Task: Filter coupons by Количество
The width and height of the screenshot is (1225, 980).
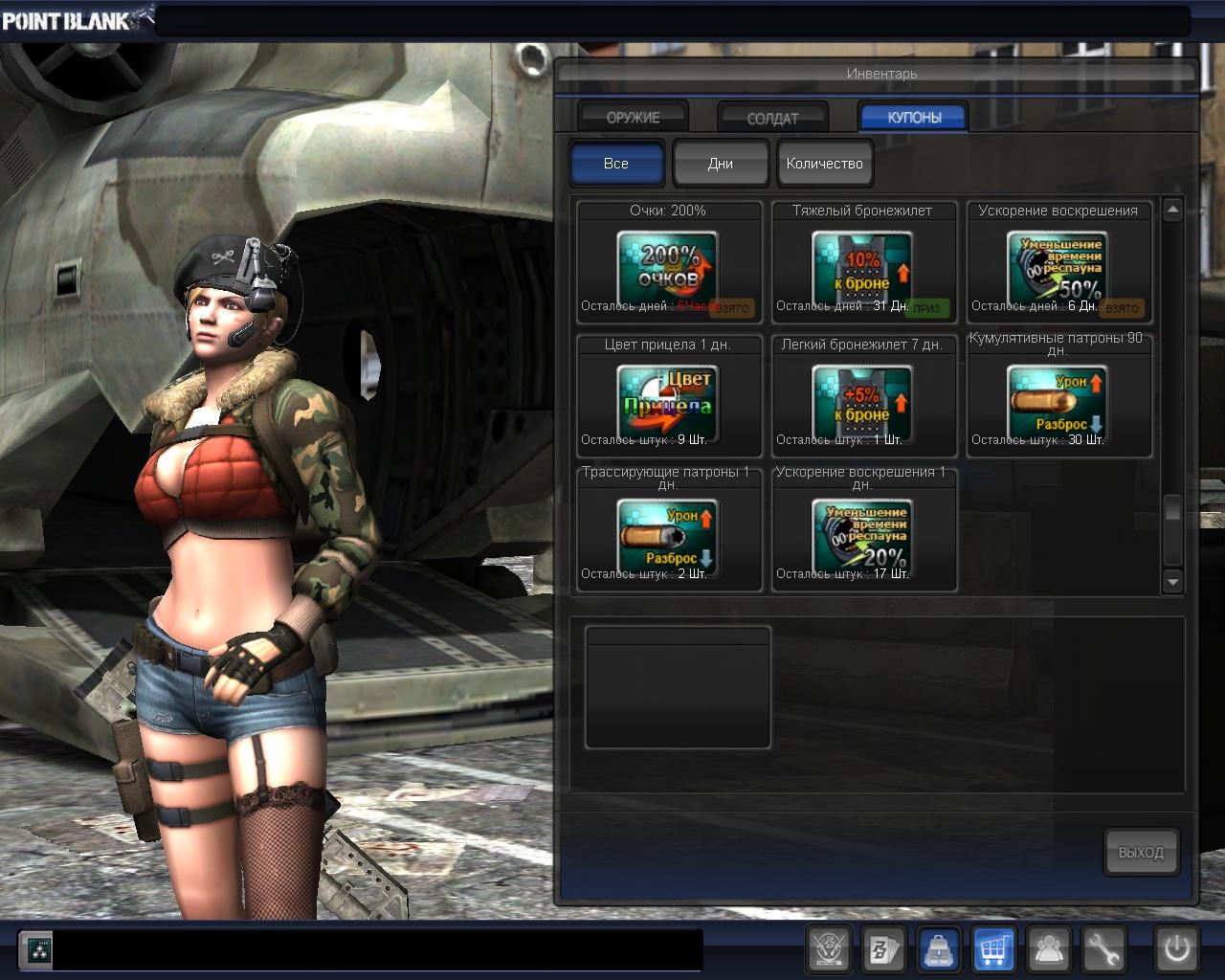Action: coord(824,164)
